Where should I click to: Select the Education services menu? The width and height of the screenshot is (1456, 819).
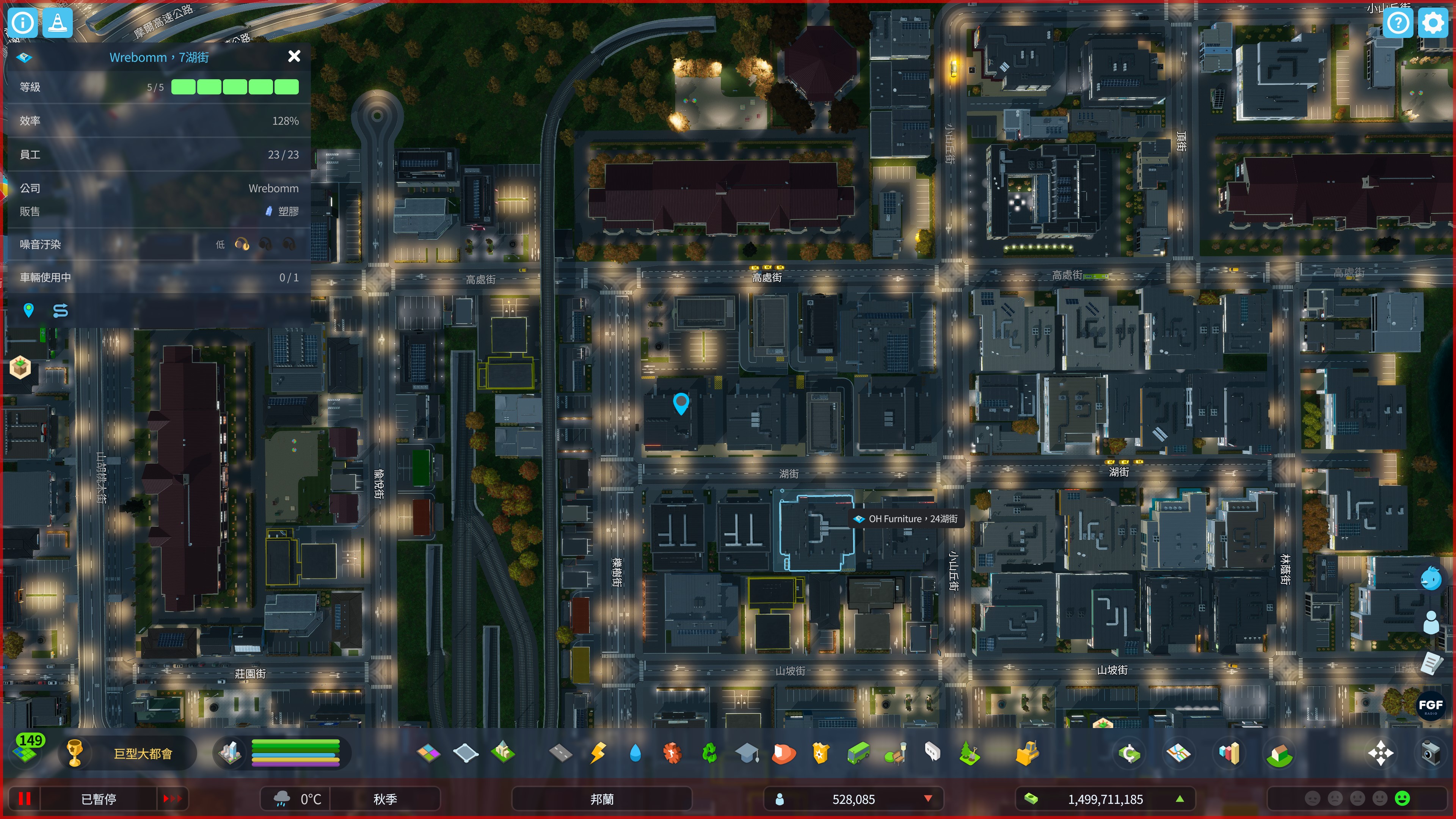pos(747,753)
